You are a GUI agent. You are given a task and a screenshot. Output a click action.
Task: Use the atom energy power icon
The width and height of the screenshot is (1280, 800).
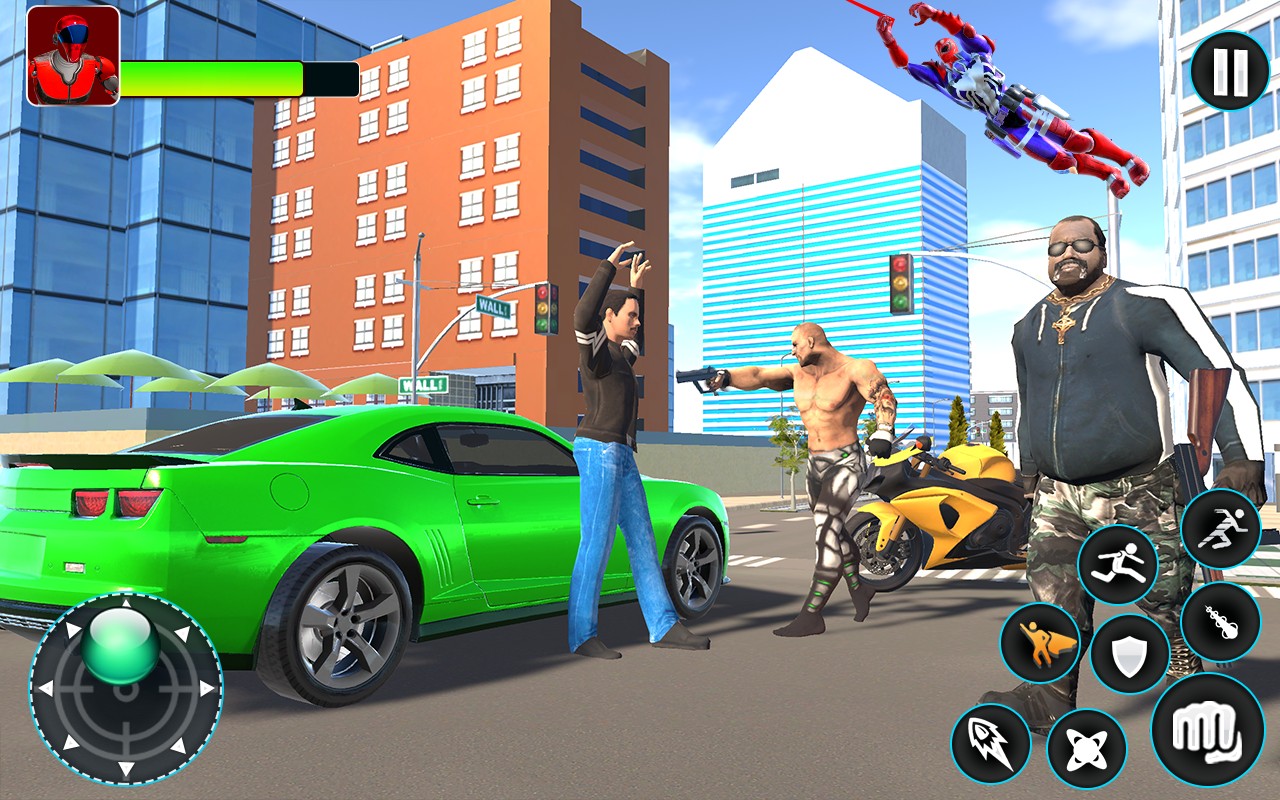click(x=1086, y=748)
